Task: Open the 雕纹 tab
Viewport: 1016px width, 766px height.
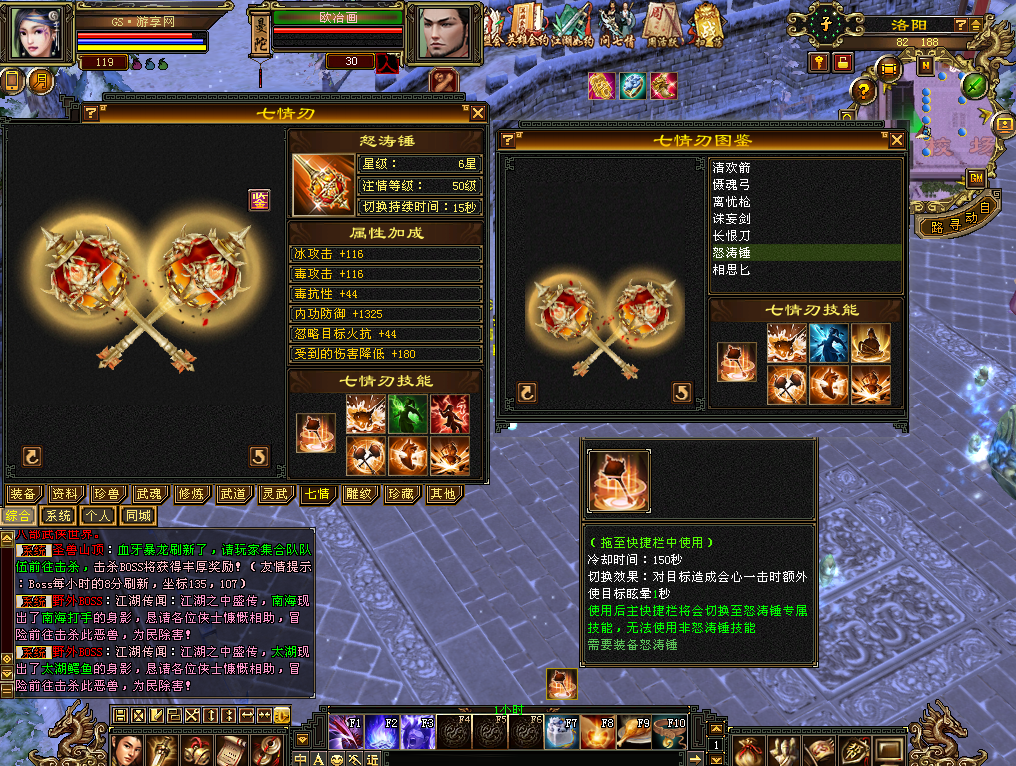Action: (x=360, y=494)
